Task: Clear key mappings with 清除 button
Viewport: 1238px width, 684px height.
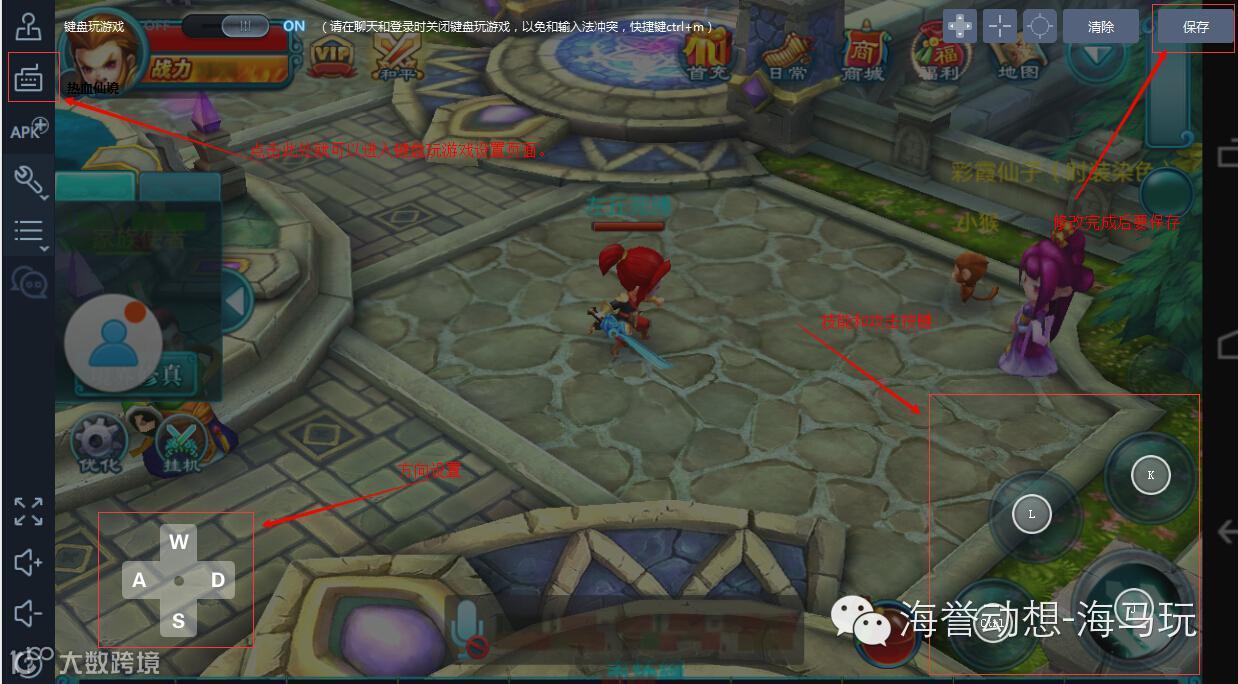Action: (x=1100, y=27)
